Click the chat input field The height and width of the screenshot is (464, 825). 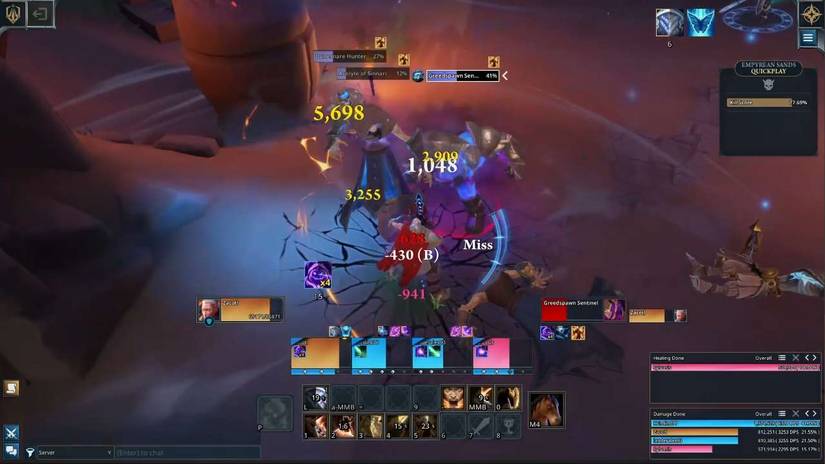tap(186, 453)
